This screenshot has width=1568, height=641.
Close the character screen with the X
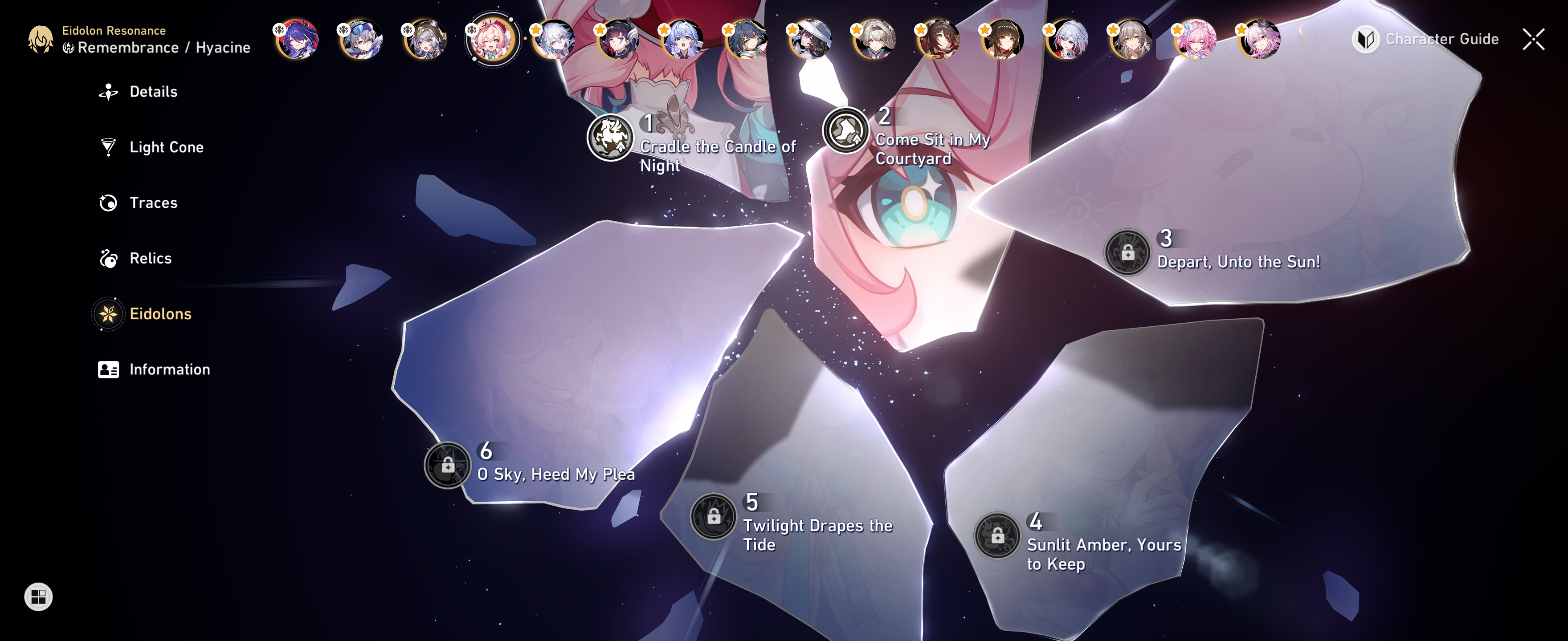1533,40
